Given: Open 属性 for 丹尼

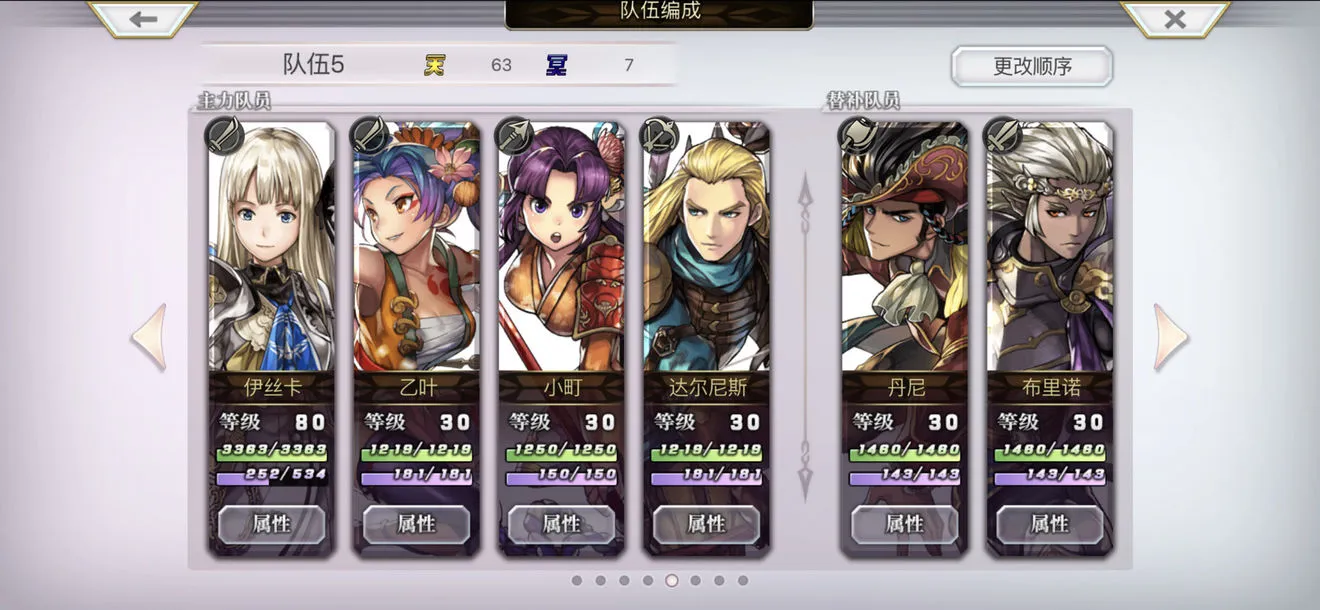Looking at the screenshot, I should tap(904, 524).
